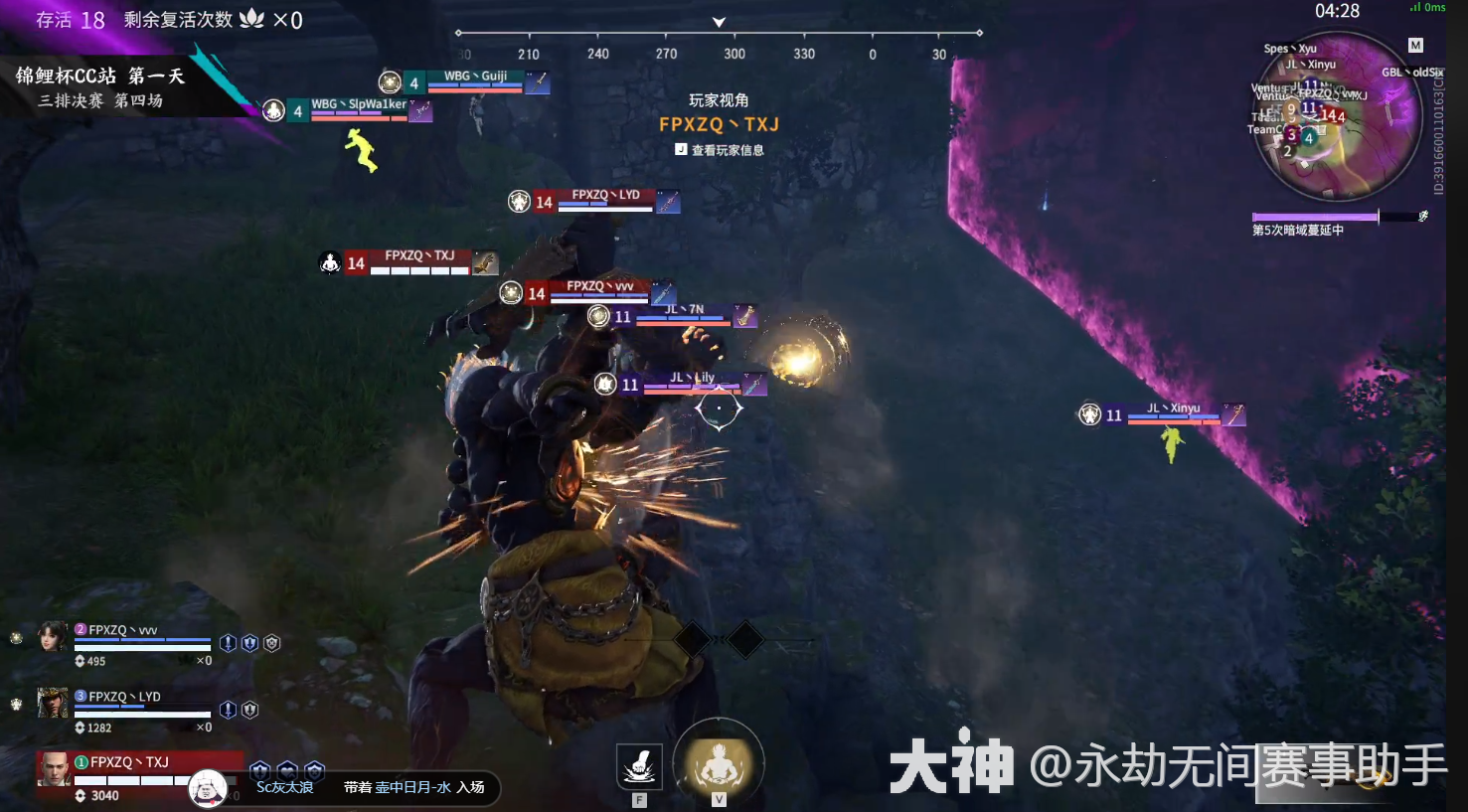The image size is (1468, 812).
Task: Toggle the M minimap expansion button
Action: click(1415, 44)
